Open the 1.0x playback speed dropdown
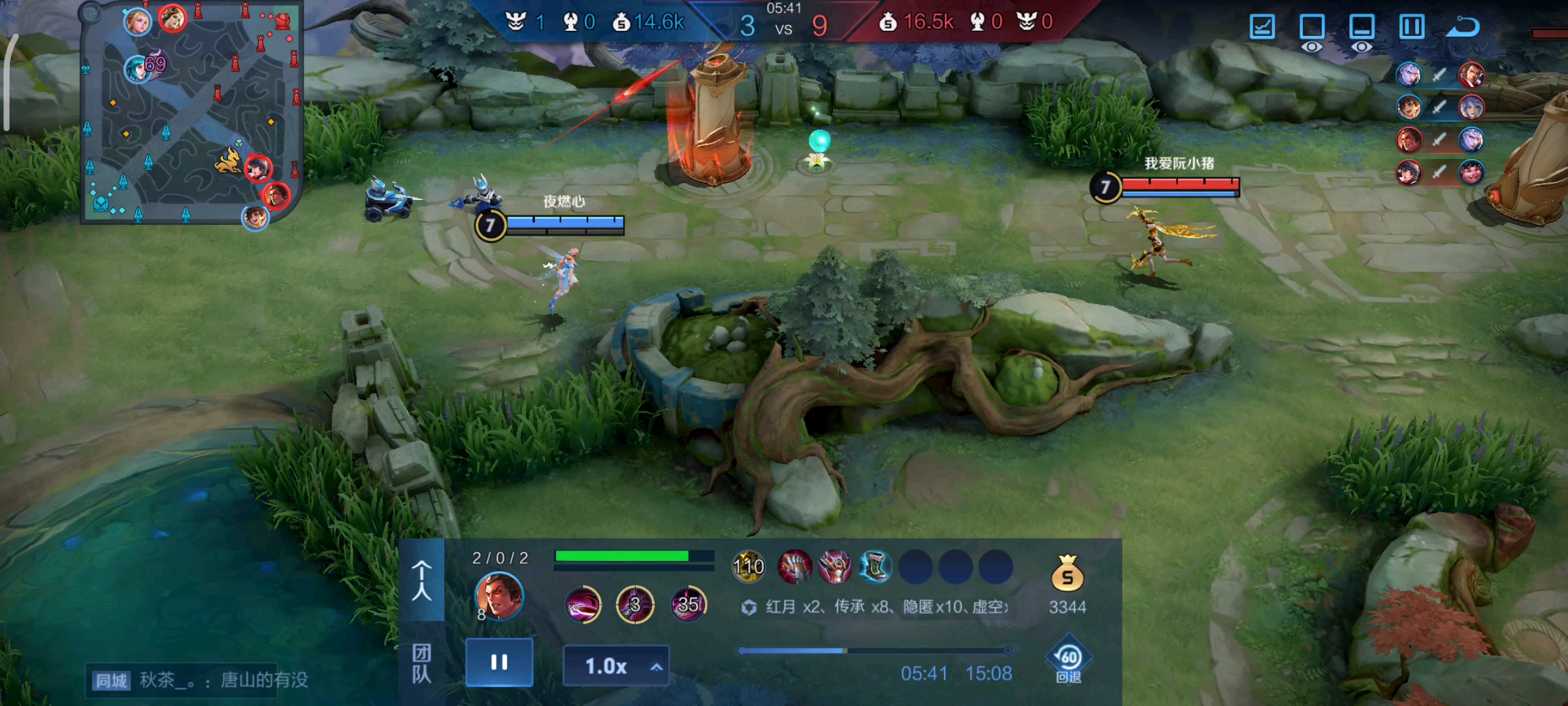Viewport: 1568px width, 706px height. [616, 666]
